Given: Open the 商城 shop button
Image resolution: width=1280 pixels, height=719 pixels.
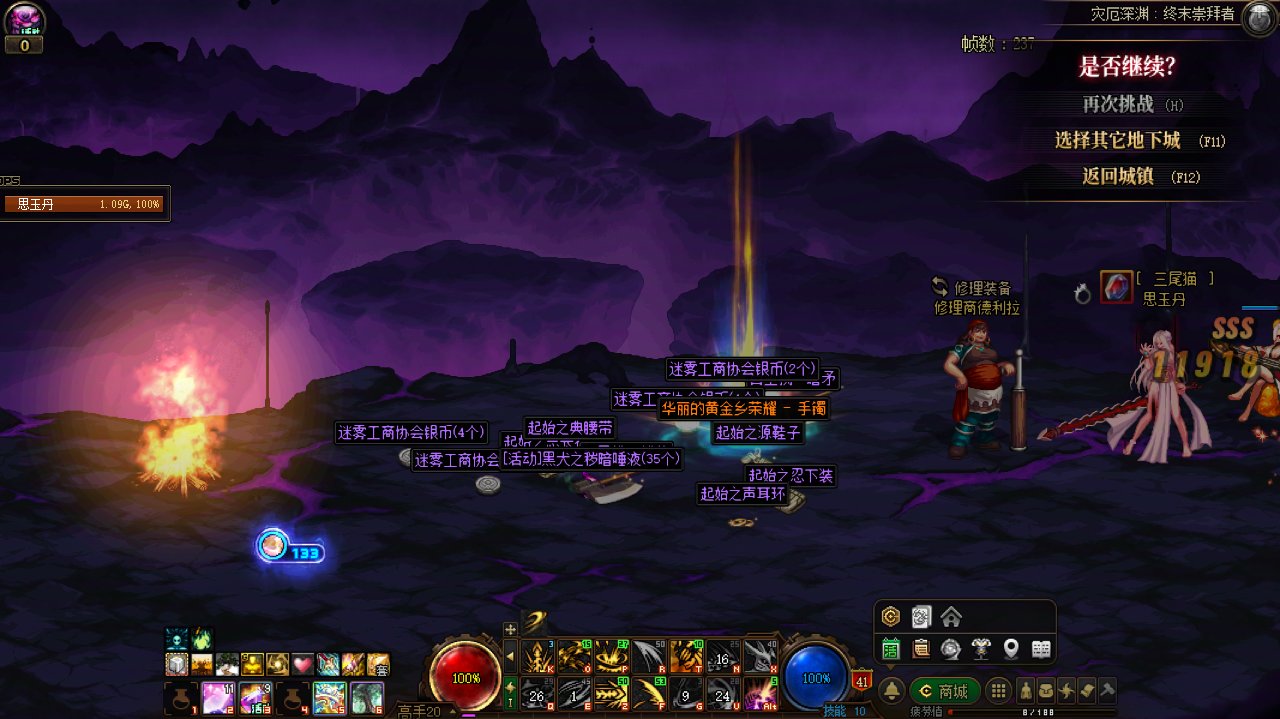Looking at the screenshot, I should [x=944, y=691].
